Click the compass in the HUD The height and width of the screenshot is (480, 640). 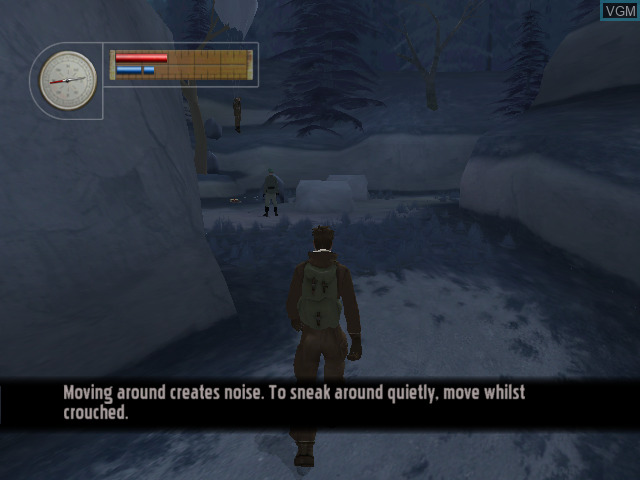[x=69, y=80]
